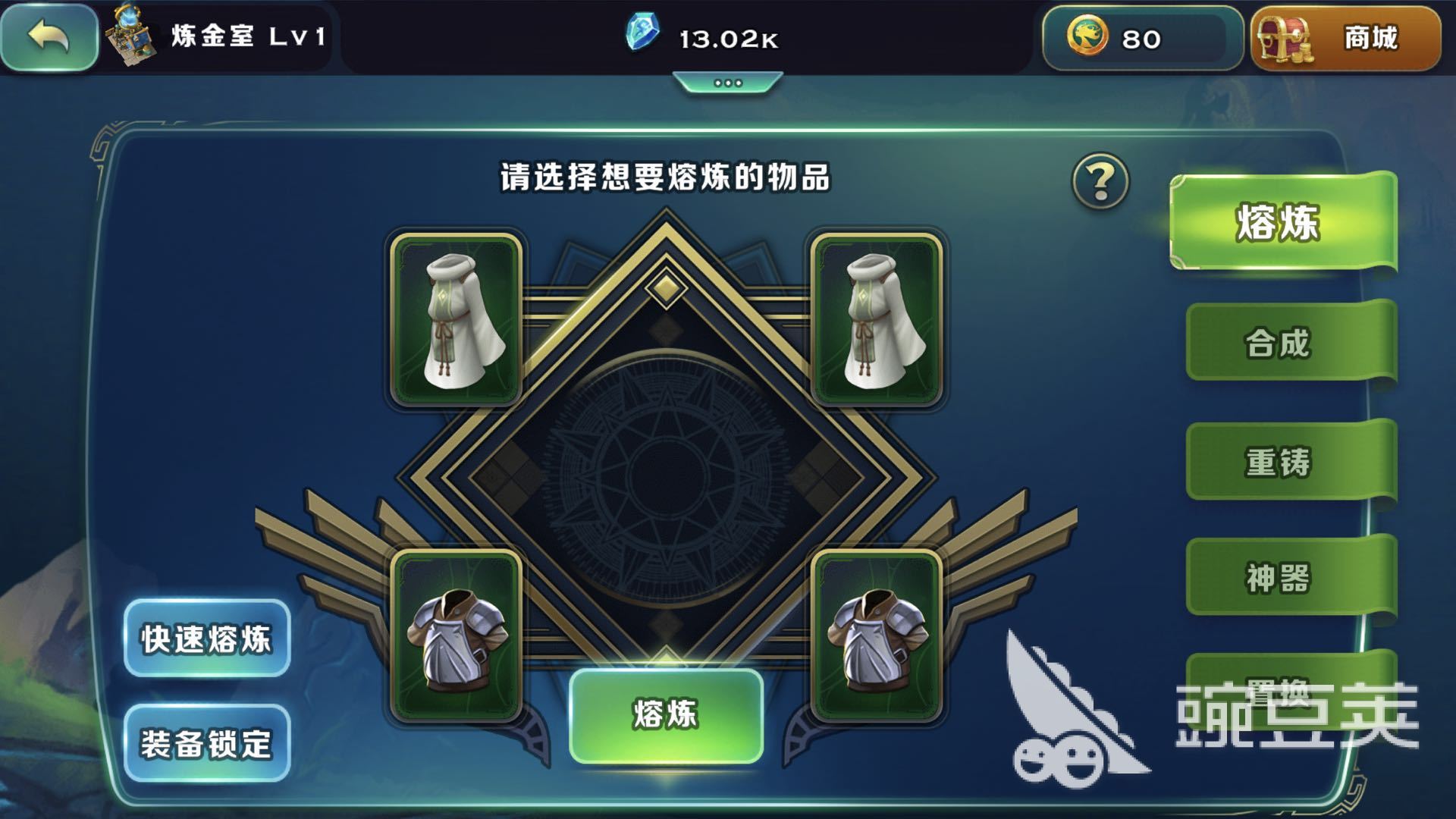1456x819 pixels.
Task: Switch to the 合成 tab
Action: (1279, 343)
